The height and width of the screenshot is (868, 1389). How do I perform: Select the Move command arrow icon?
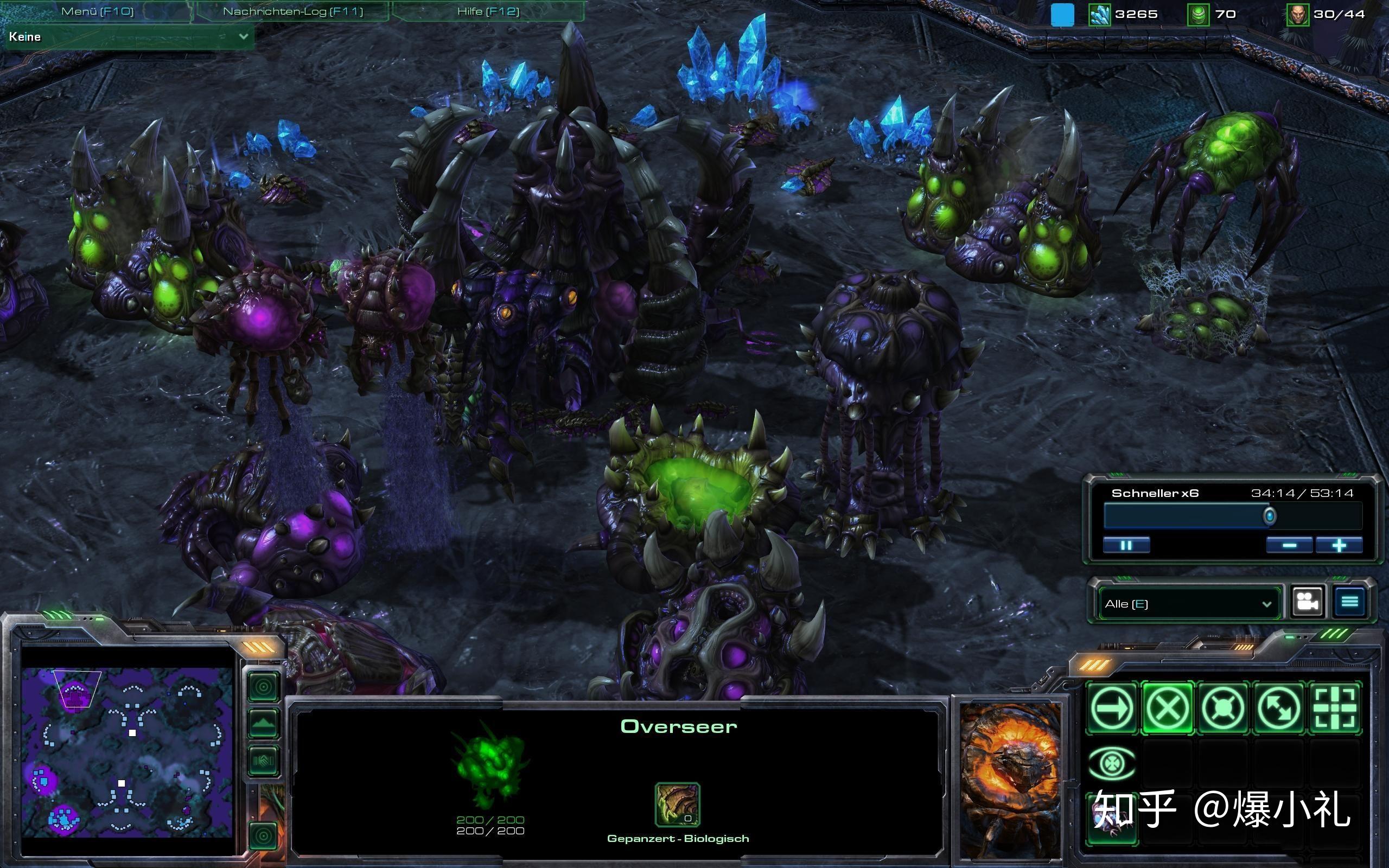pyautogui.click(x=1112, y=708)
